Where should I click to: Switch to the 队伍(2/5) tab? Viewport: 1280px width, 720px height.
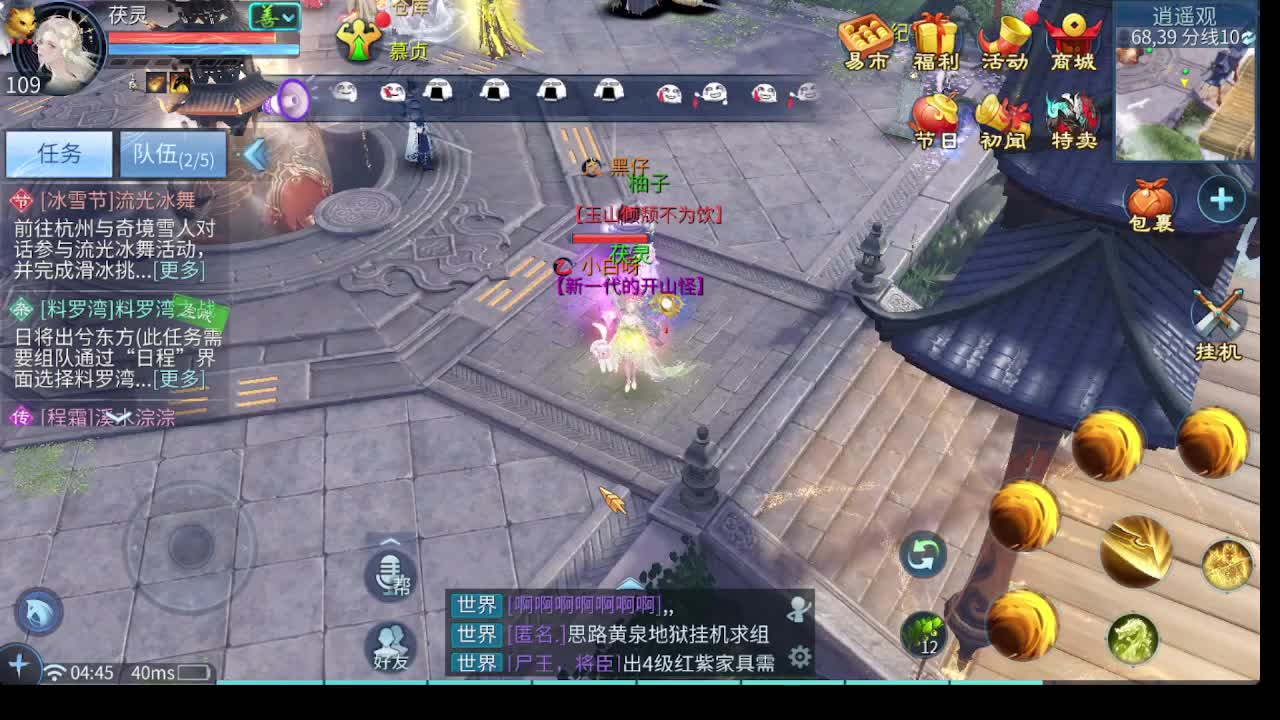(x=175, y=155)
